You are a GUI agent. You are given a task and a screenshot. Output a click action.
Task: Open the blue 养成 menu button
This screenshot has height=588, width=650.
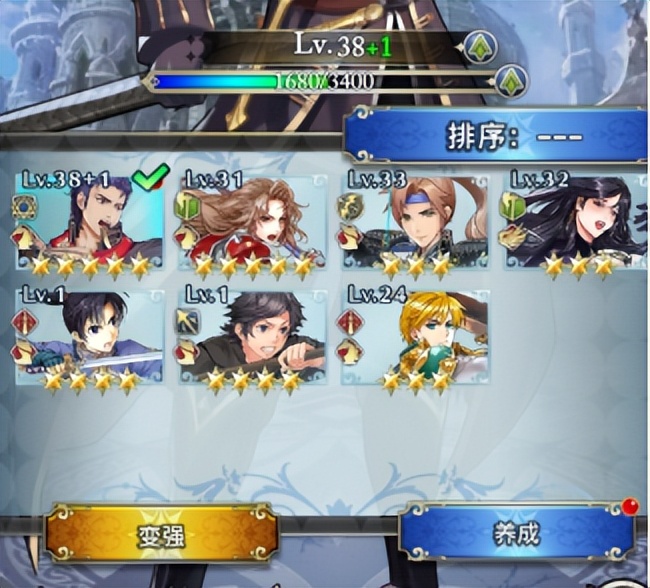516,533
